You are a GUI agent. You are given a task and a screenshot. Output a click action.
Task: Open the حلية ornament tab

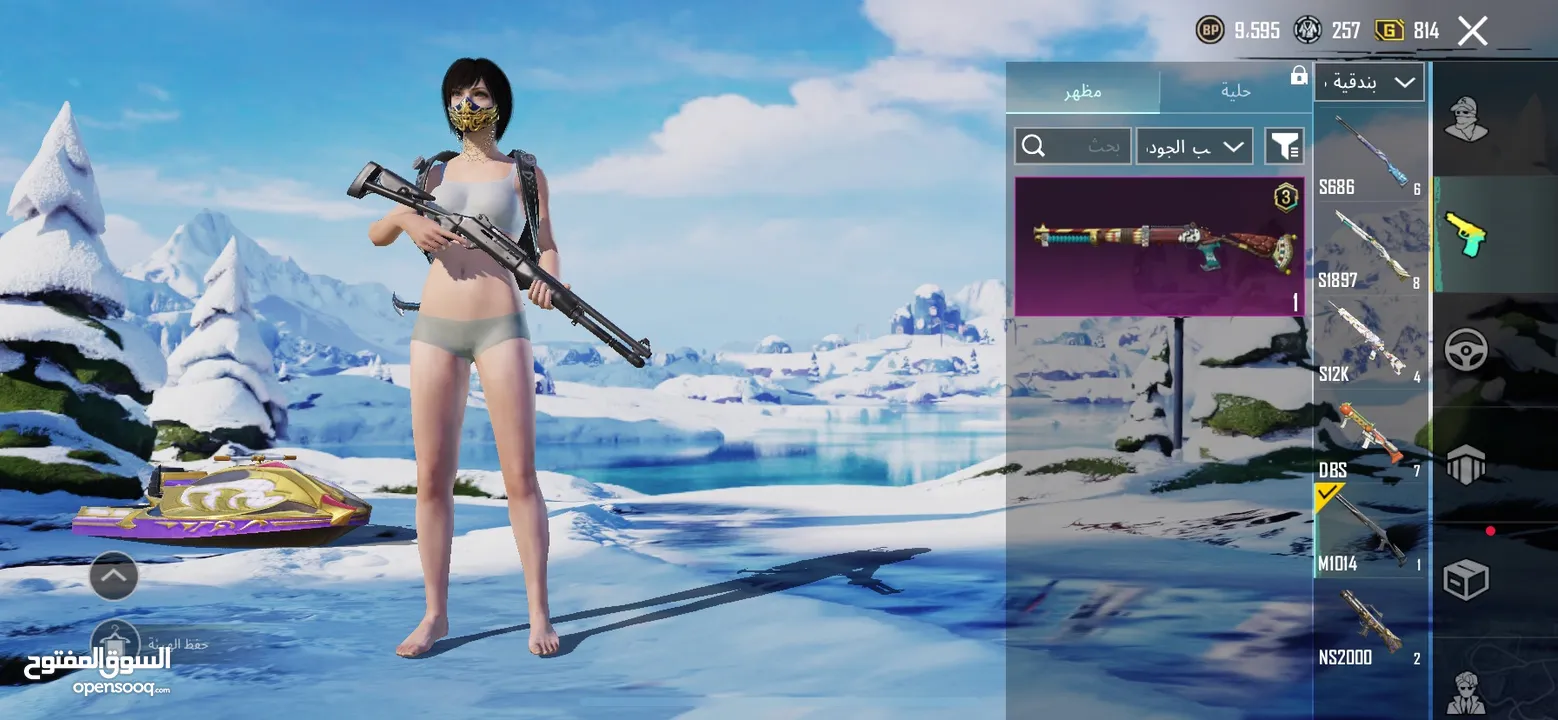pos(1236,92)
